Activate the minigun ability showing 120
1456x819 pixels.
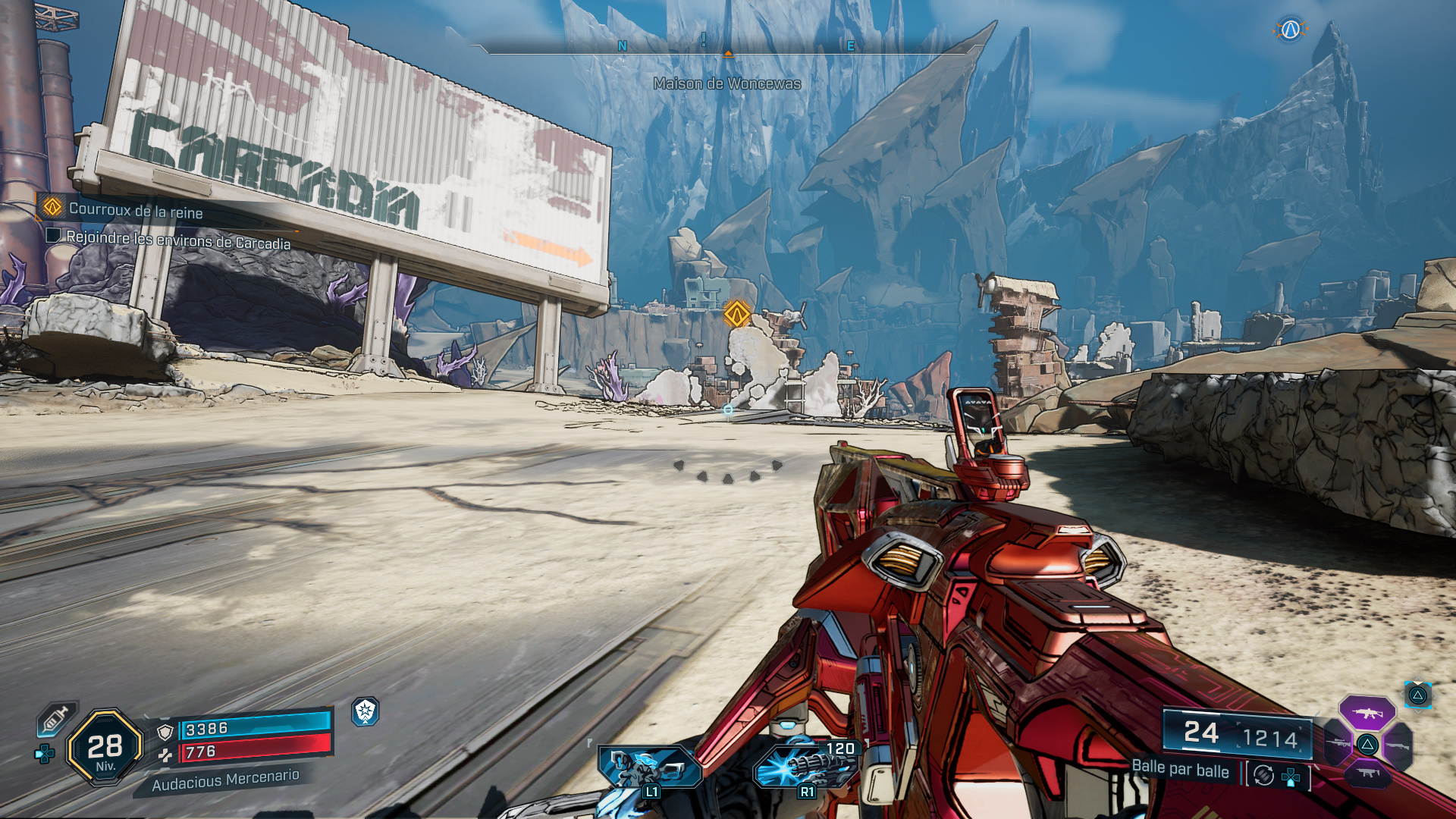pos(805,767)
